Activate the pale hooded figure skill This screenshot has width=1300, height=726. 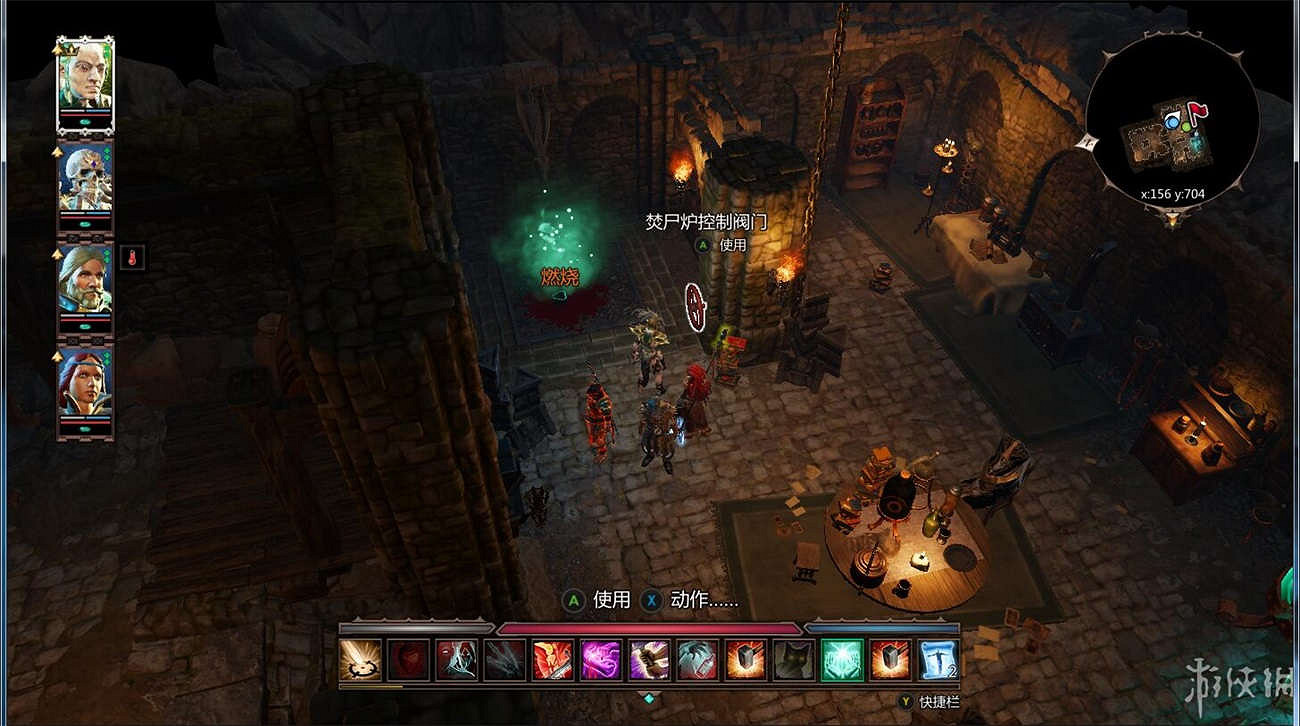(456, 660)
